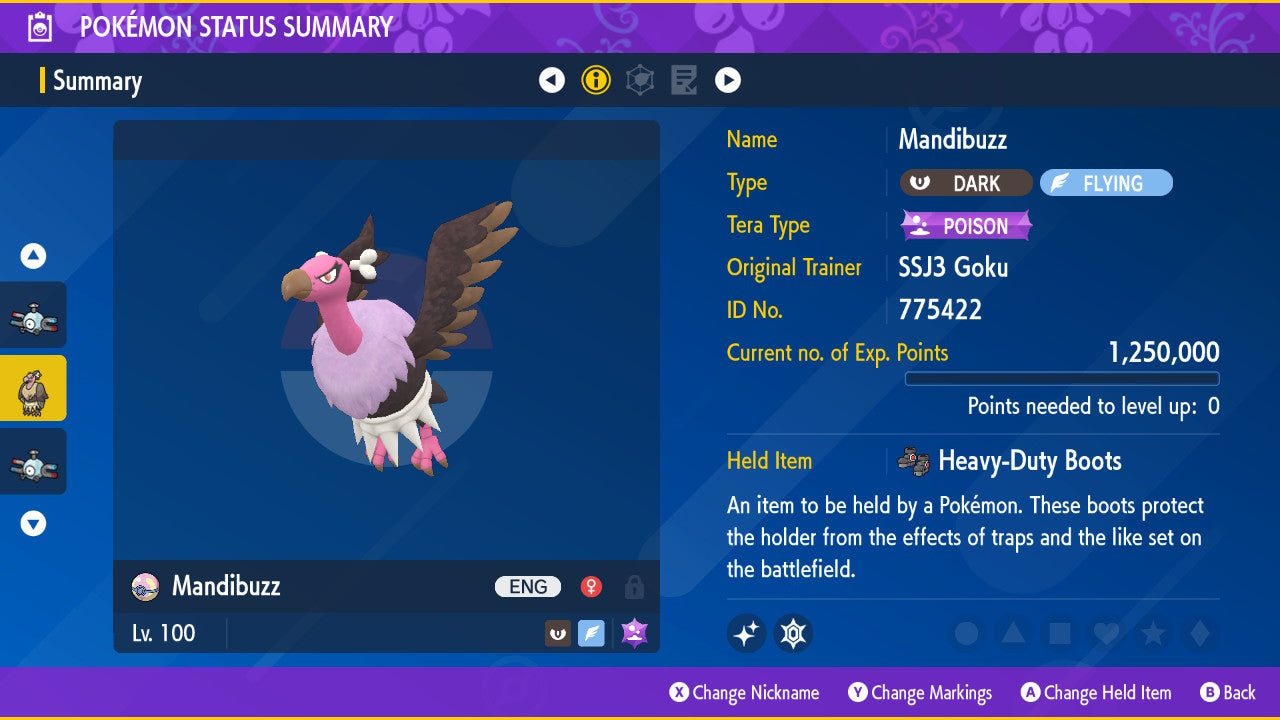Screen dimensions: 1280x720
Task: Switch to the hexagon stats tab
Action: click(640, 80)
